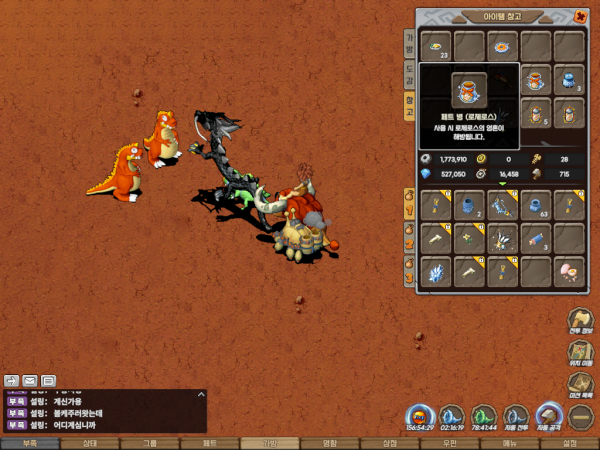Open the 설정 settings menu
This screenshot has width=600, height=450.
570,442
